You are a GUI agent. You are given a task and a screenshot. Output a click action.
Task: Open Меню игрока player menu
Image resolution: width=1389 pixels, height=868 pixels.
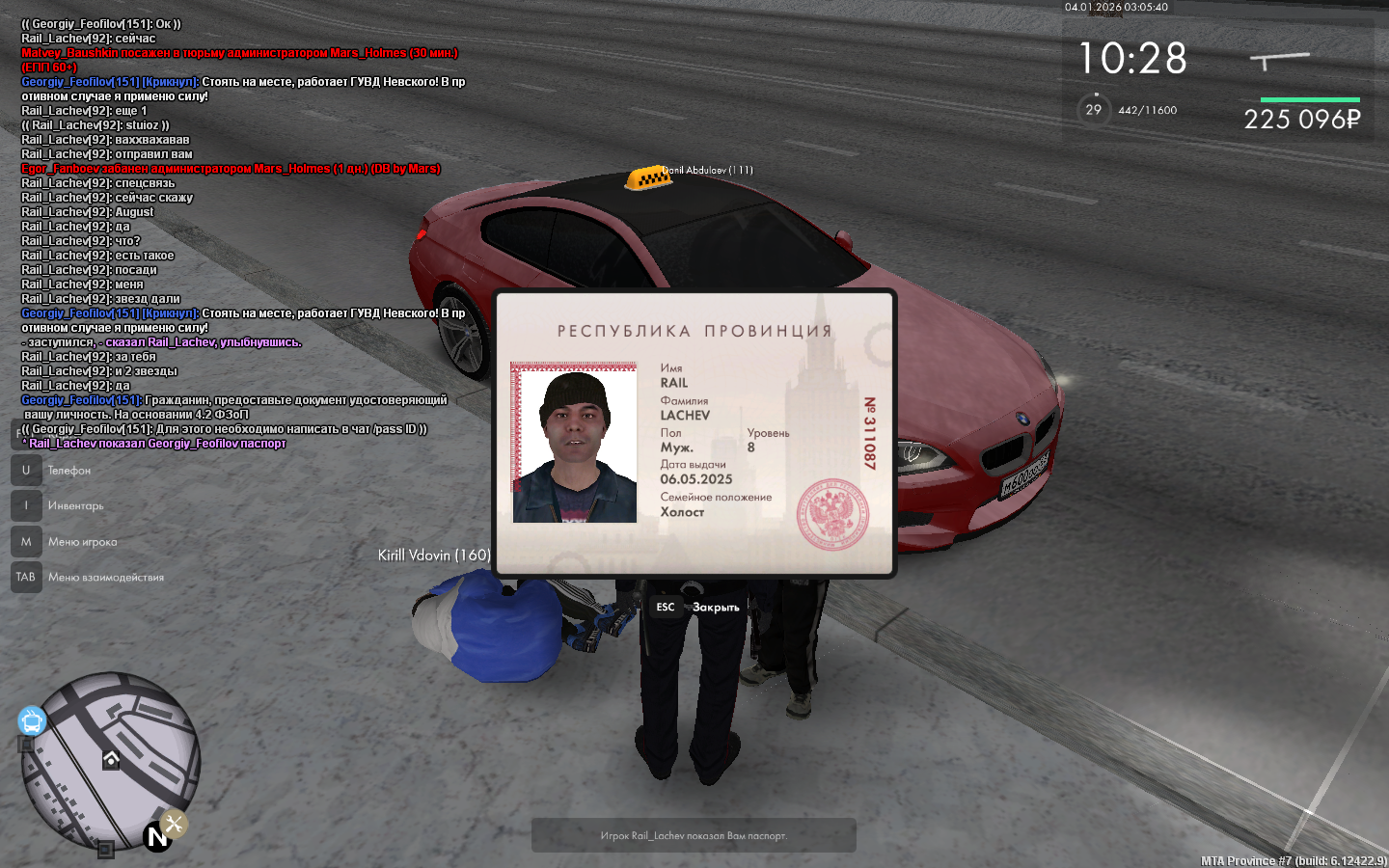[x=82, y=542]
